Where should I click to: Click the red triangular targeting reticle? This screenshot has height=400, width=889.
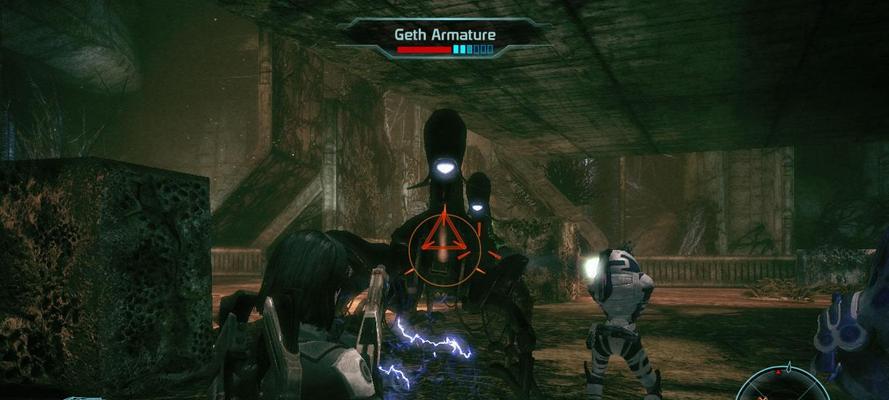[440, 239]
